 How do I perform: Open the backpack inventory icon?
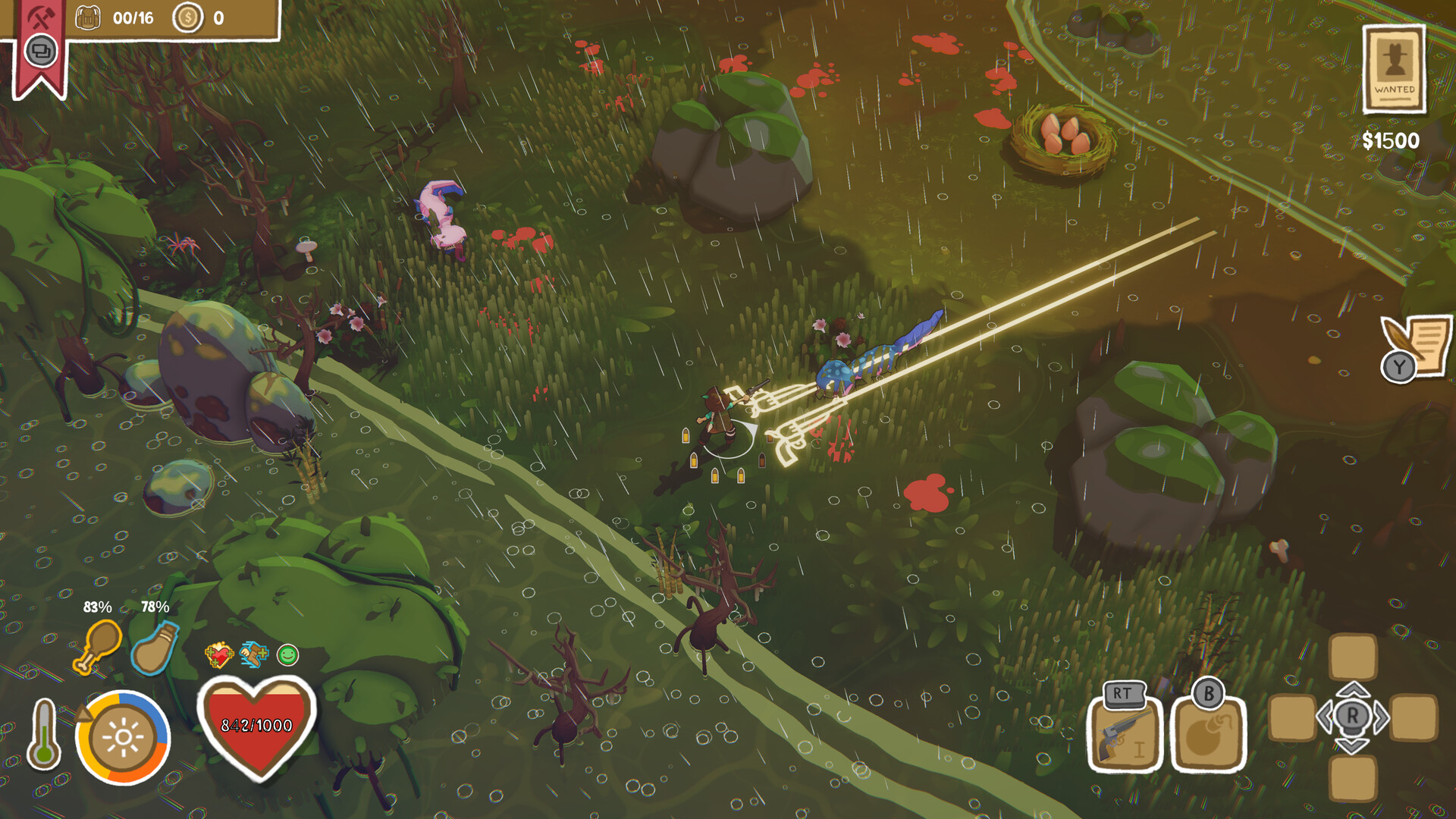click(x=89, y=17)
